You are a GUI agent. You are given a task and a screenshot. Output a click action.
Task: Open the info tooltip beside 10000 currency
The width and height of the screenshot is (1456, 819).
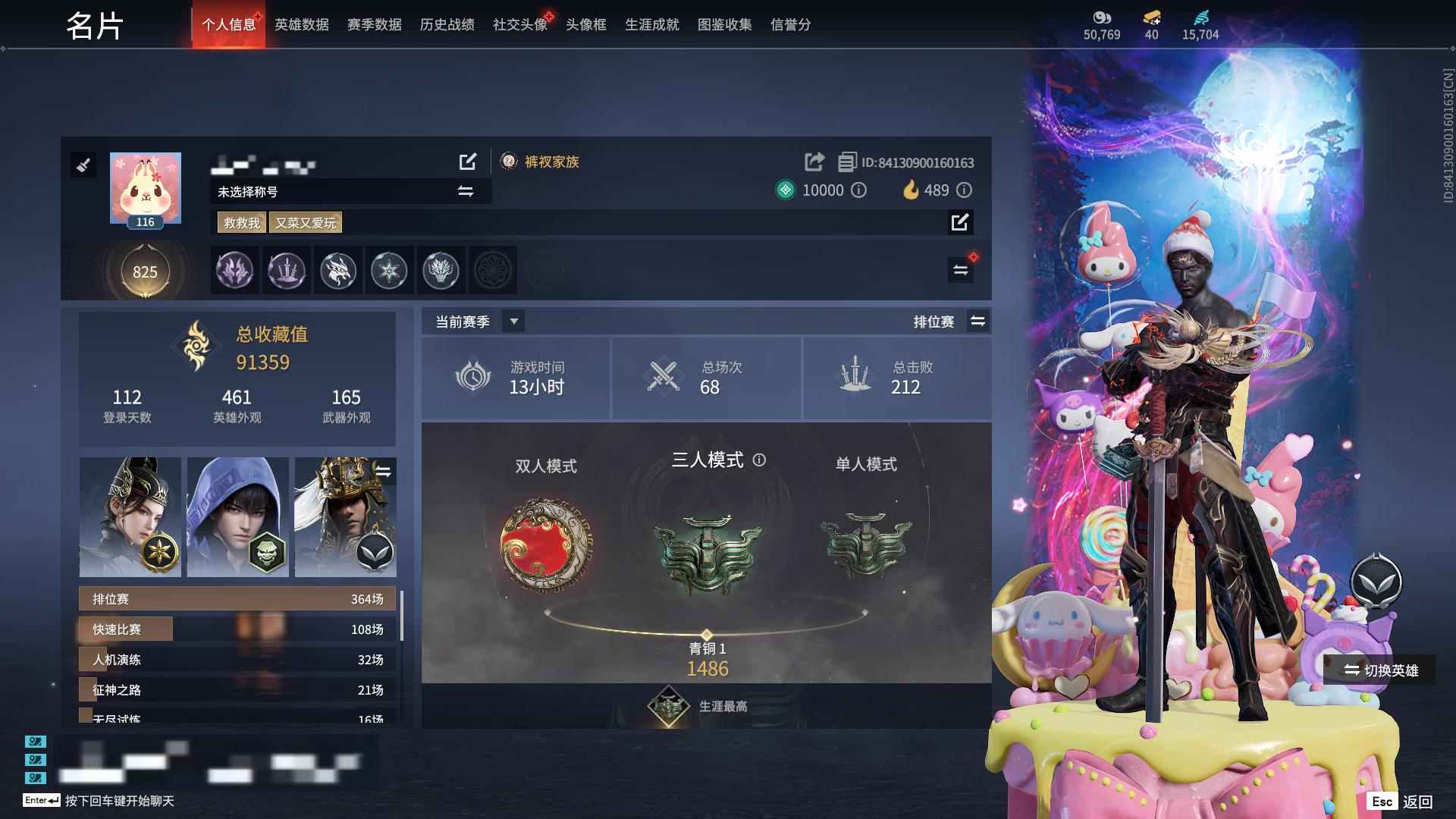coord(859,190)
